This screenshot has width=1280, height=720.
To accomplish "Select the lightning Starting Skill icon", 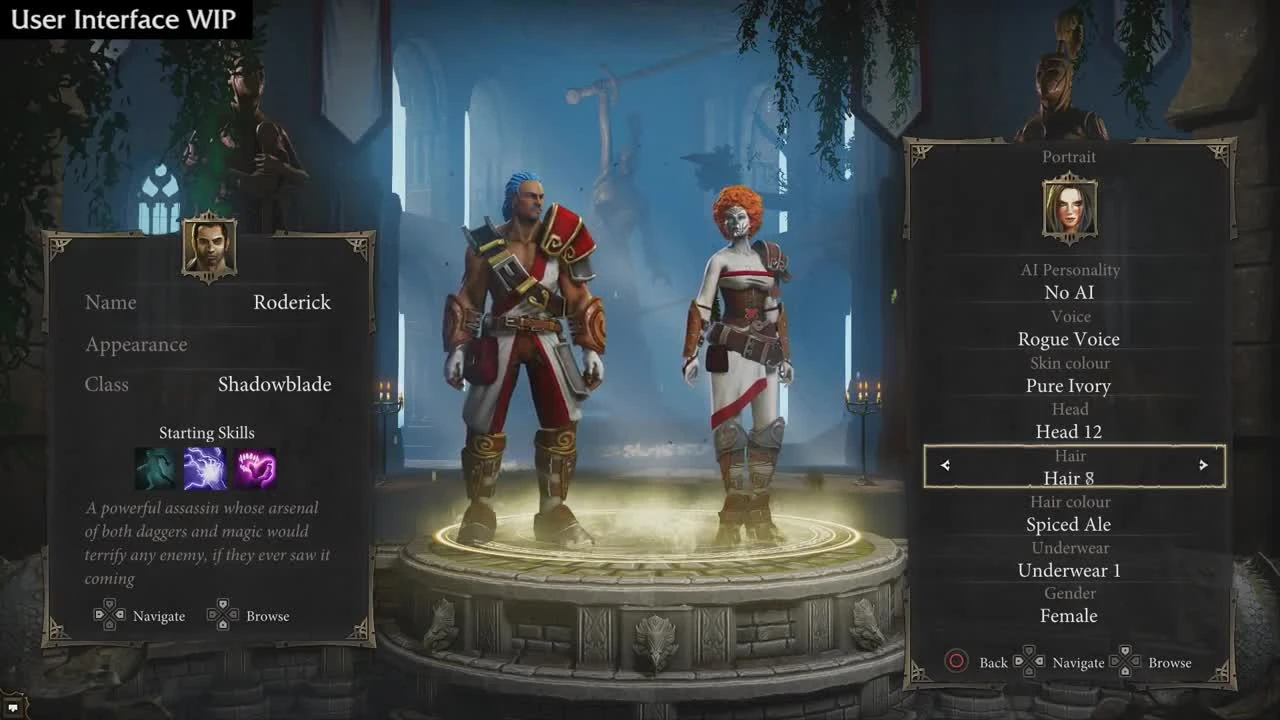I will point(206,467).
